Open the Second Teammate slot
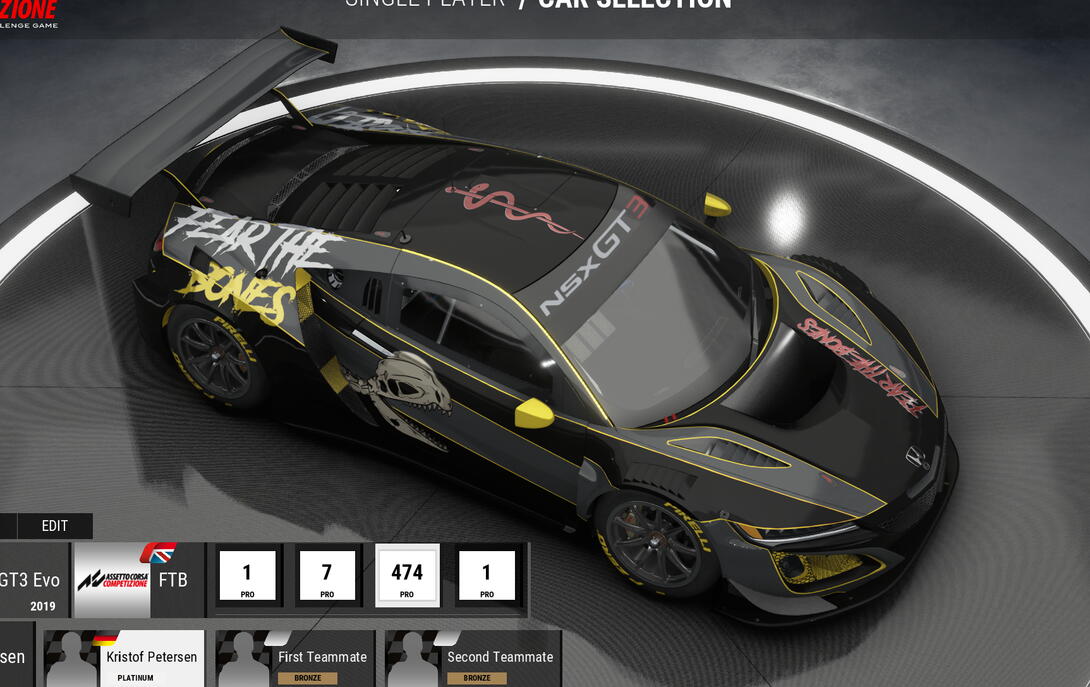 click(x=473, y=659)
